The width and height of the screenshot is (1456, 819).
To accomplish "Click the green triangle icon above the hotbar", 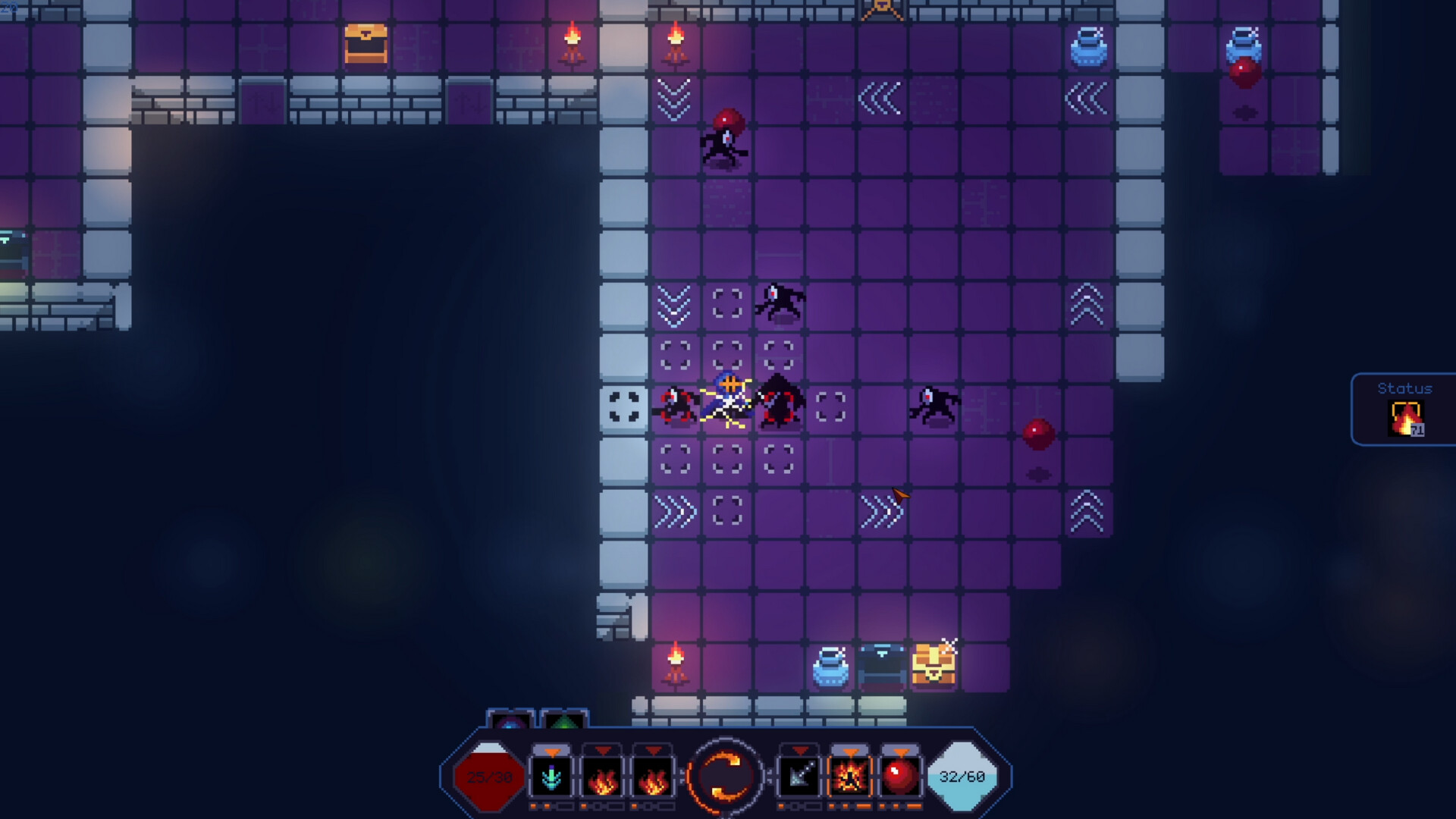I will tap(563, 722).
